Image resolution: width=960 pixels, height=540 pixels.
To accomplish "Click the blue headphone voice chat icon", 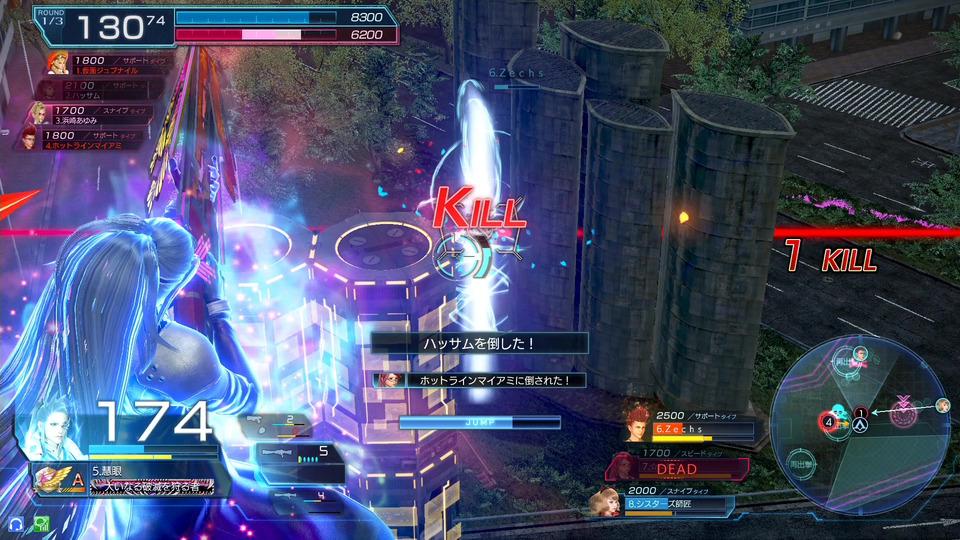I will click(16, 523).
